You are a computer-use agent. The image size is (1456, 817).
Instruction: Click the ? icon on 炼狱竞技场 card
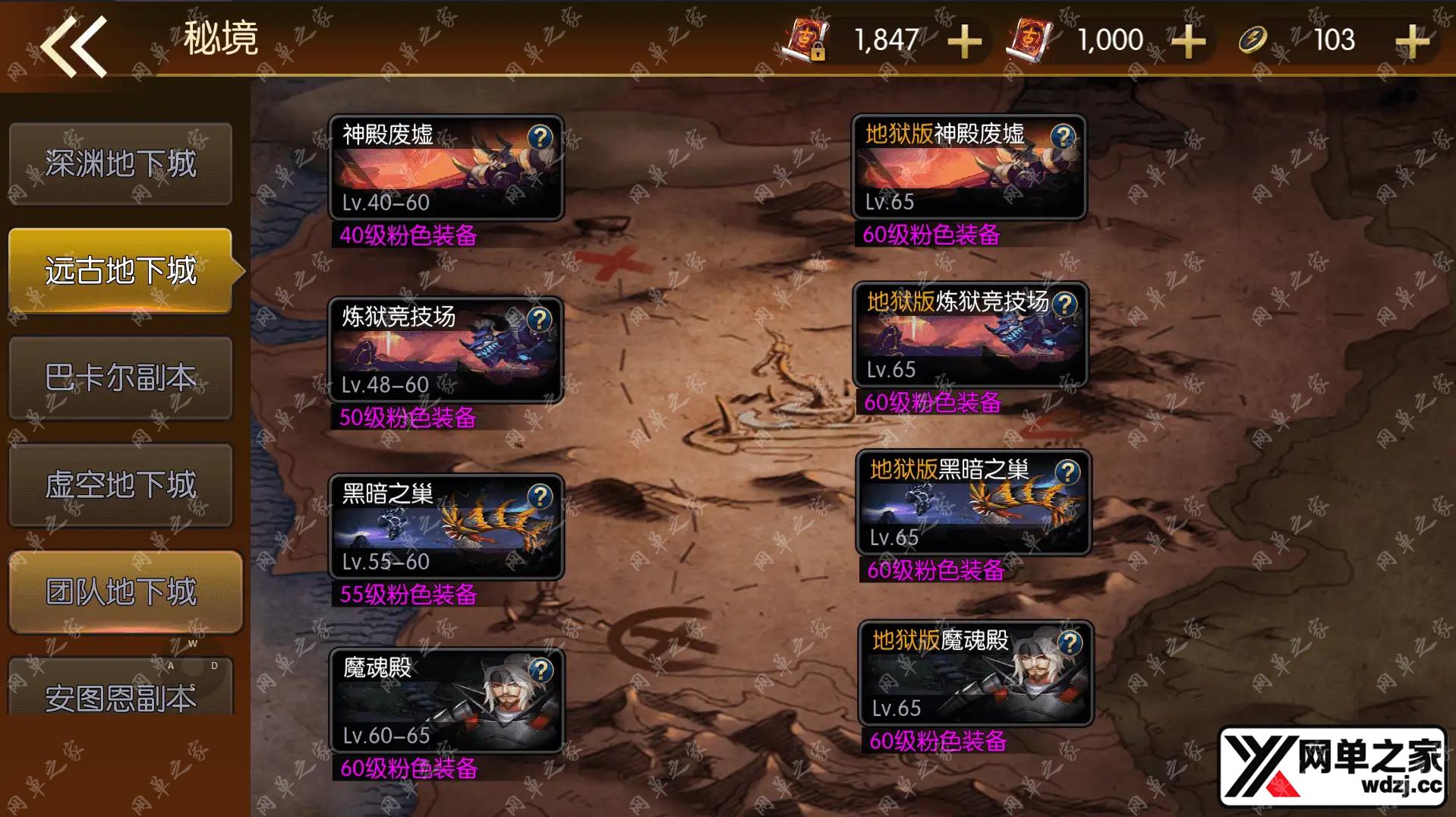(540, 319)
